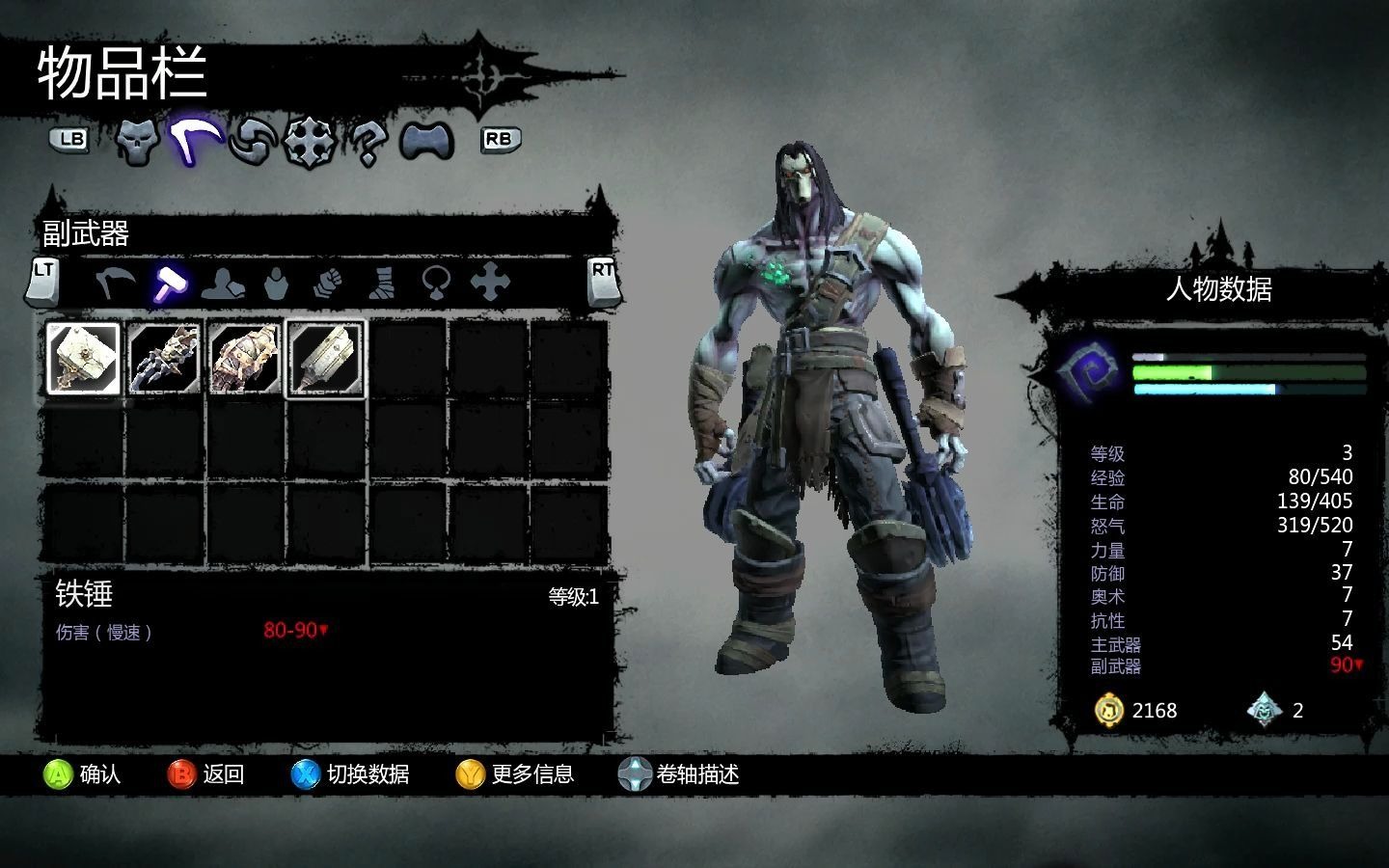
Task: Open the talisman amulet category
Action: click(x=436, y=284)
